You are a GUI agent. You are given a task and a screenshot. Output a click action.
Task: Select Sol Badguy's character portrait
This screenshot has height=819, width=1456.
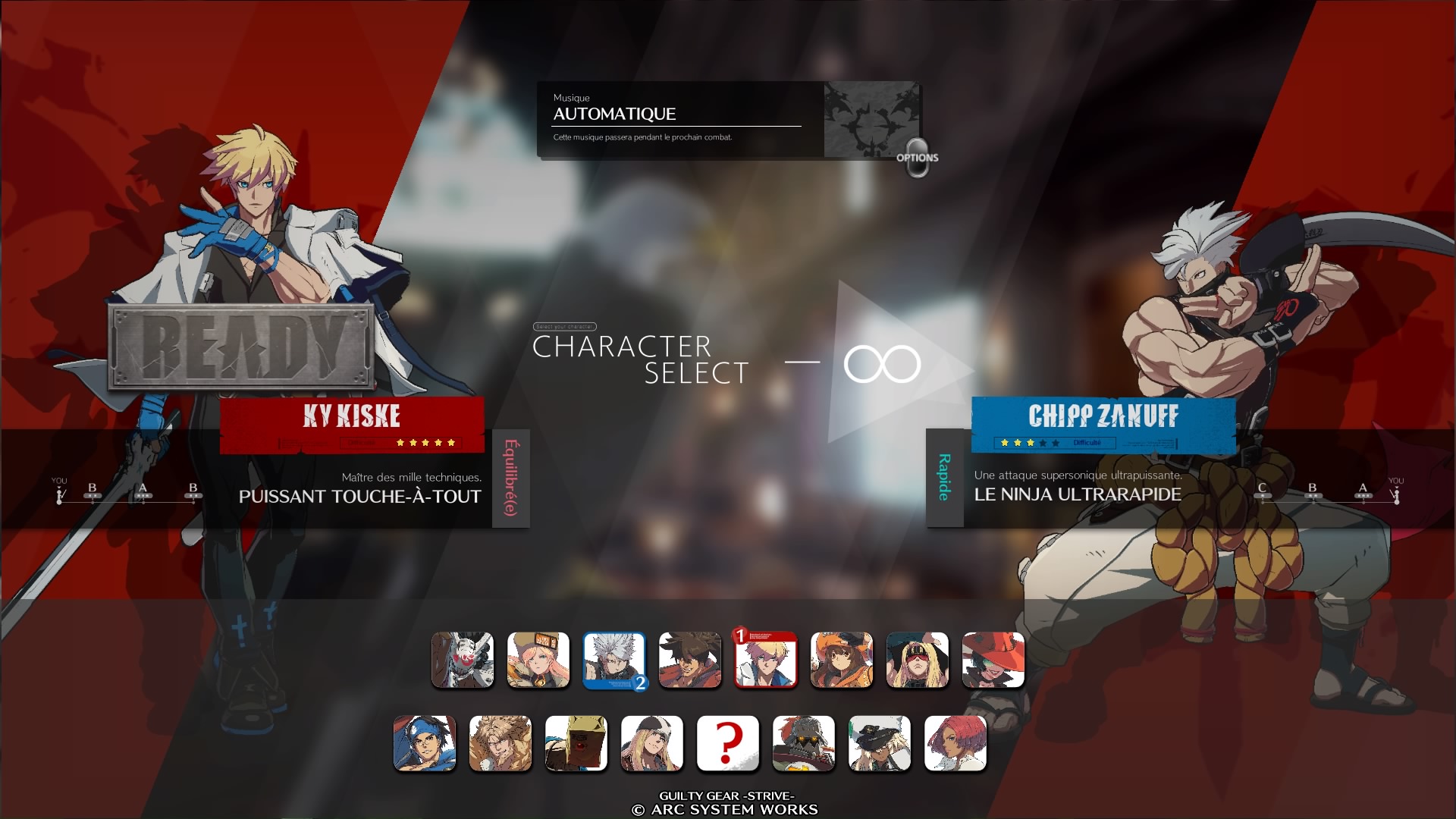tap(690, 661)
